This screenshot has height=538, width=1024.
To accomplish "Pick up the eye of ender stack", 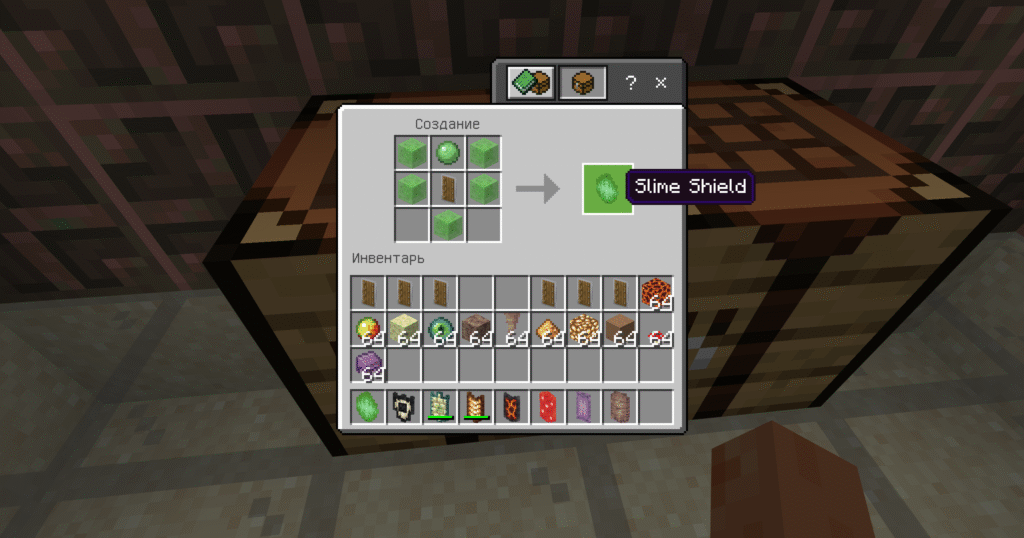I will tap(441, 330).
